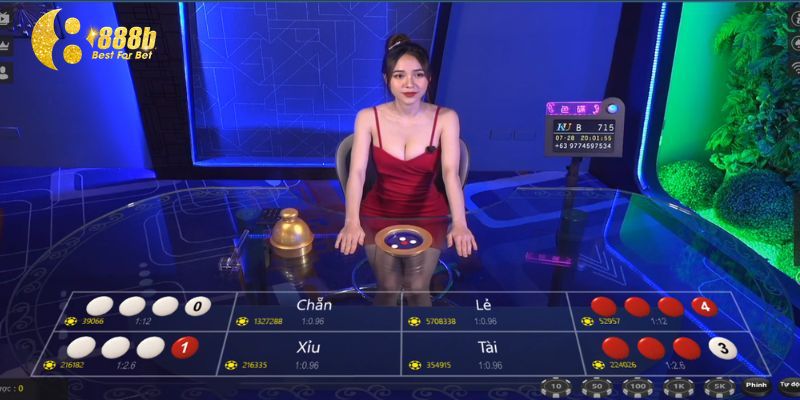This screenshot has height=400, width=800.
Task: Choose the 5K chip
Action: [717, 386]
